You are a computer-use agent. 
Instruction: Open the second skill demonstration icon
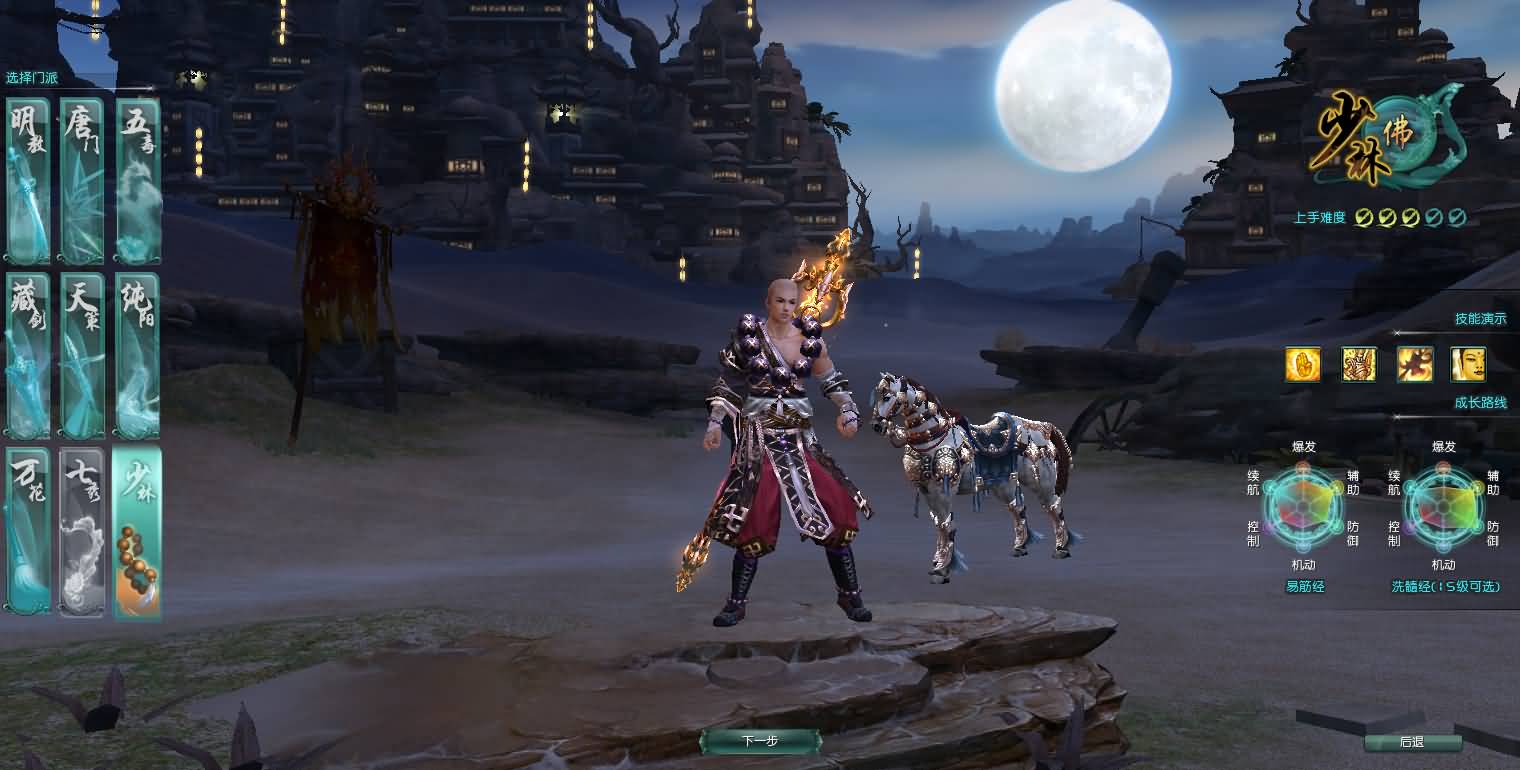1360,365
